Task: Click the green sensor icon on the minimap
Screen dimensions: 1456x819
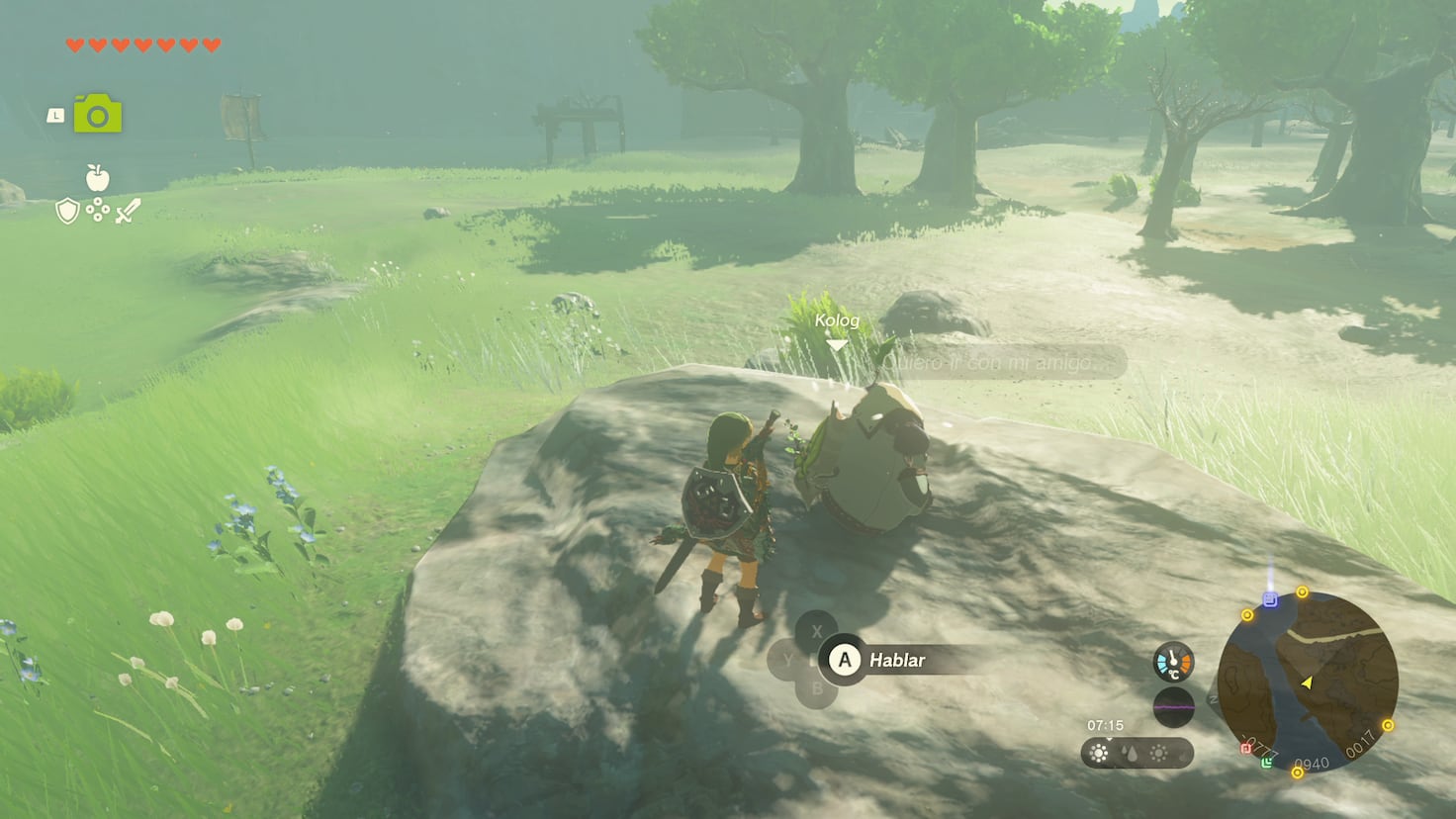Action: (x=1268, y=762)
